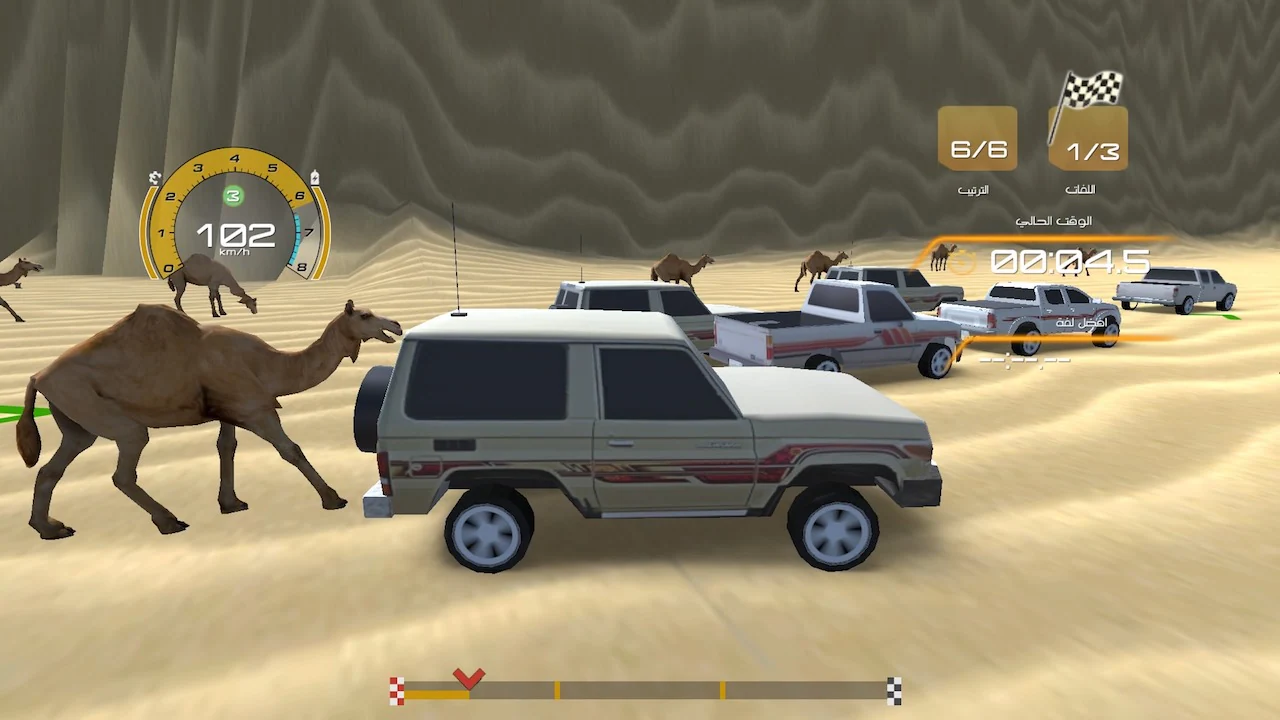Select the الترتيب rank label
The image size is (1280, 720).
(975, 189)
